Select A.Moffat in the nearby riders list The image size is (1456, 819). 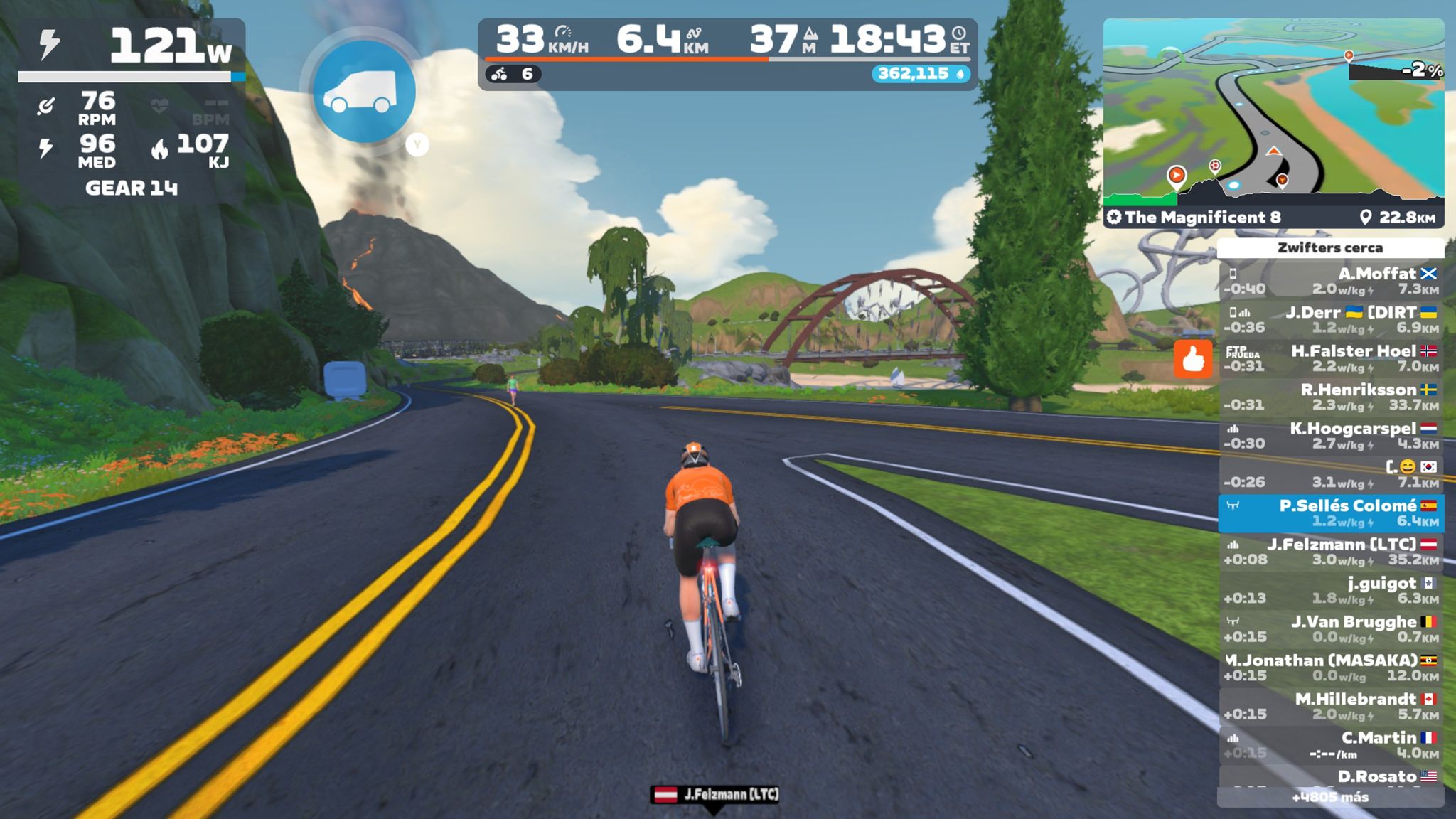pos(1331,281)
